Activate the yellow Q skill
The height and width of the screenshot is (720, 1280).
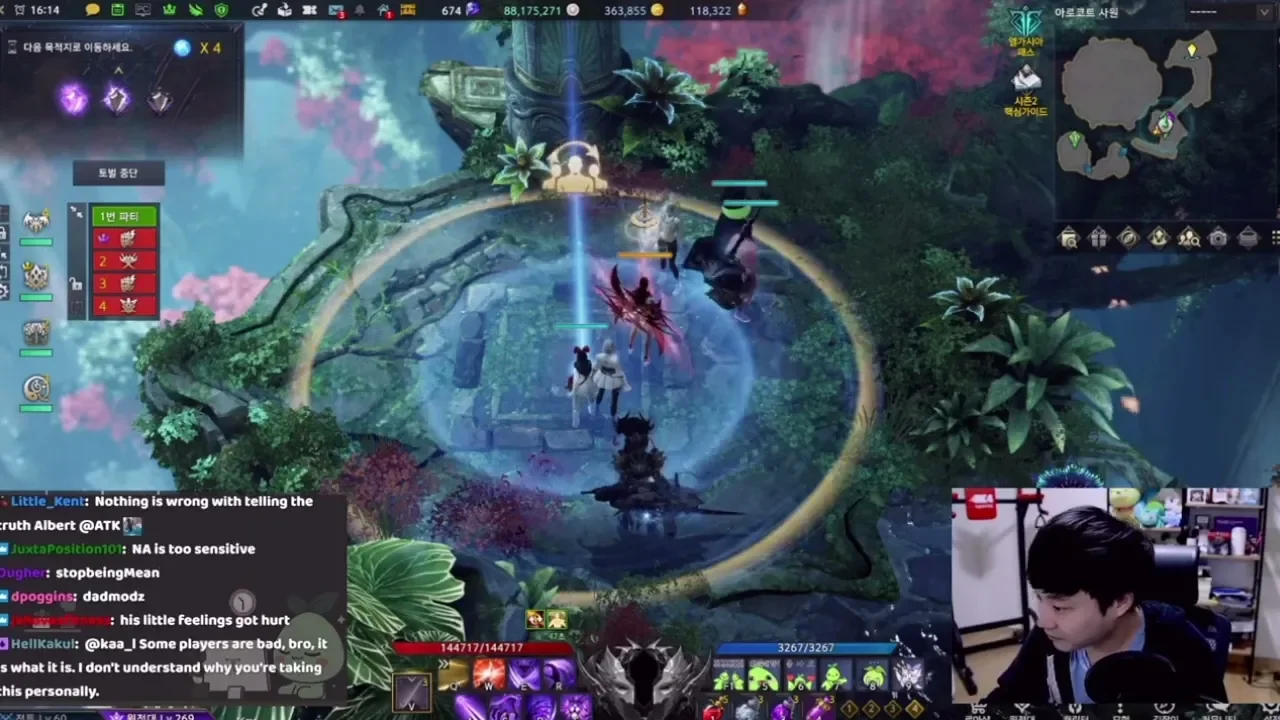click(453, 676)
